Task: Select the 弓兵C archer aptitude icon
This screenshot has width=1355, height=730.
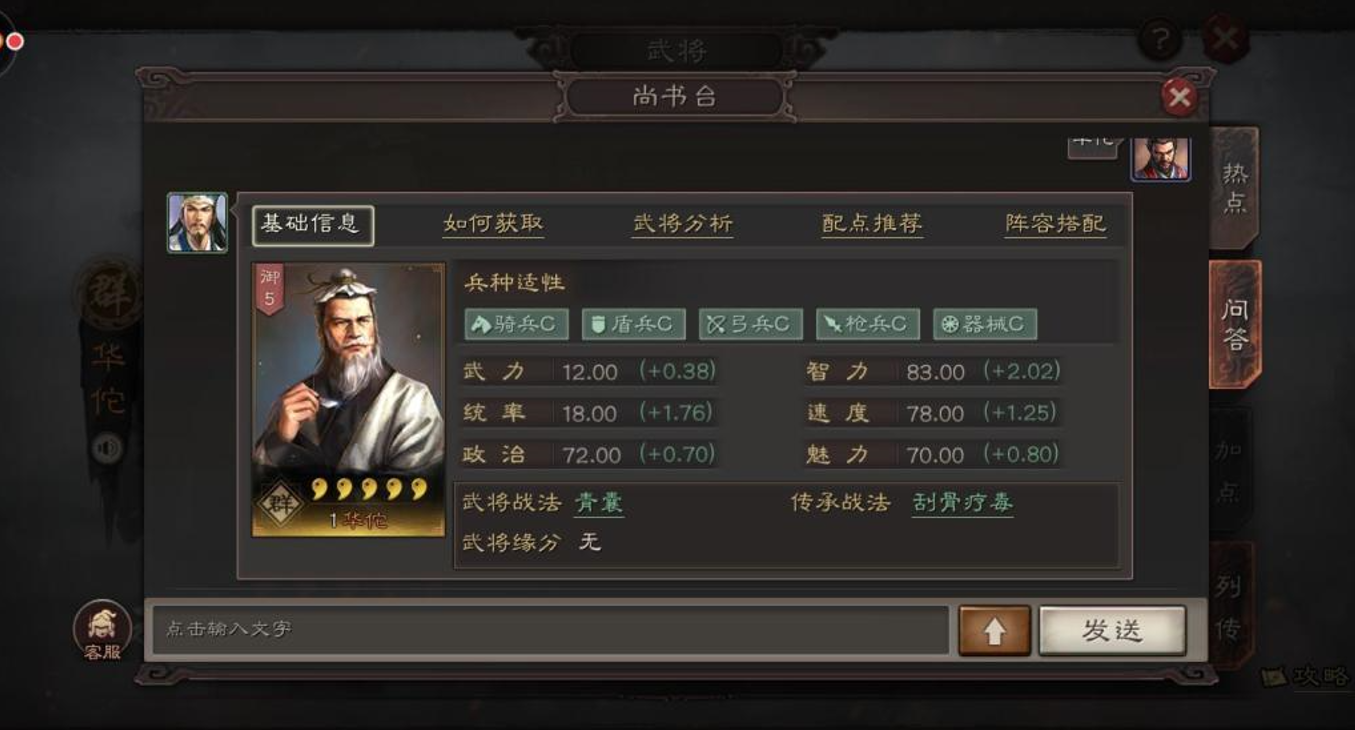Action: coord(750,323)
